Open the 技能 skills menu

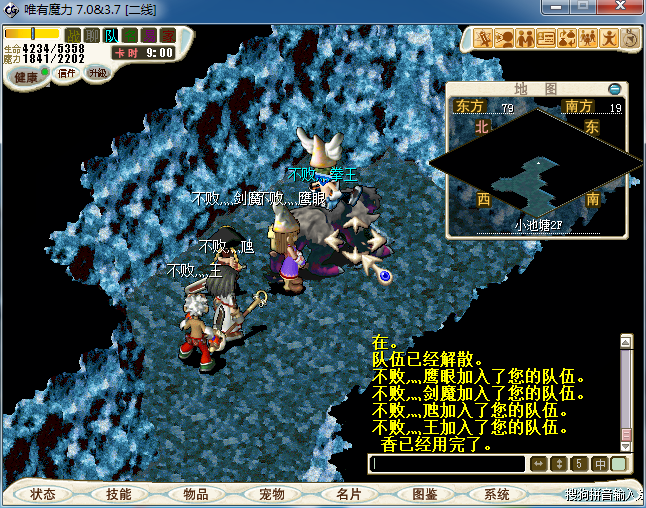pos(119,494)
